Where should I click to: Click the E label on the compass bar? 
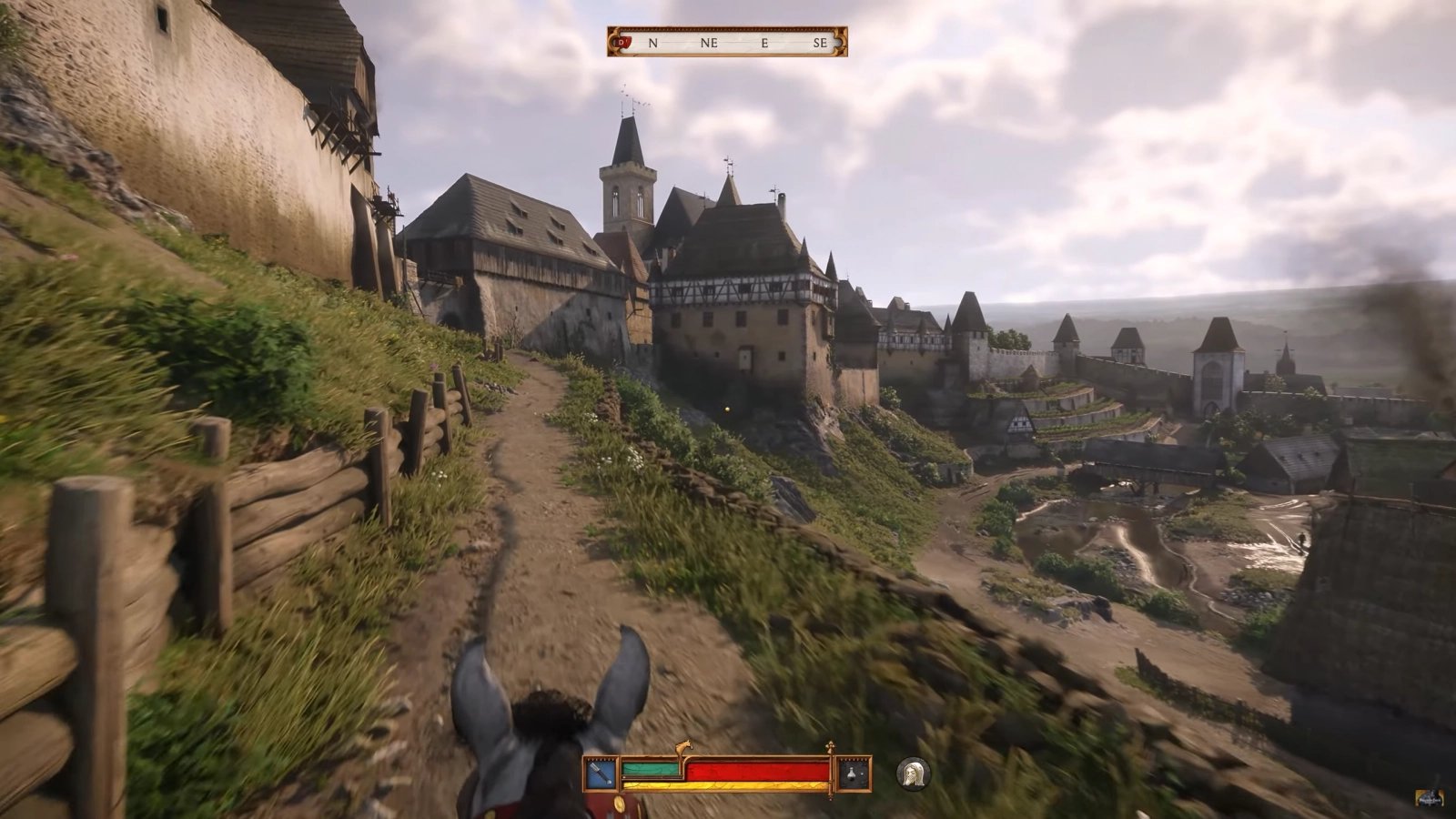pos(764,41)
